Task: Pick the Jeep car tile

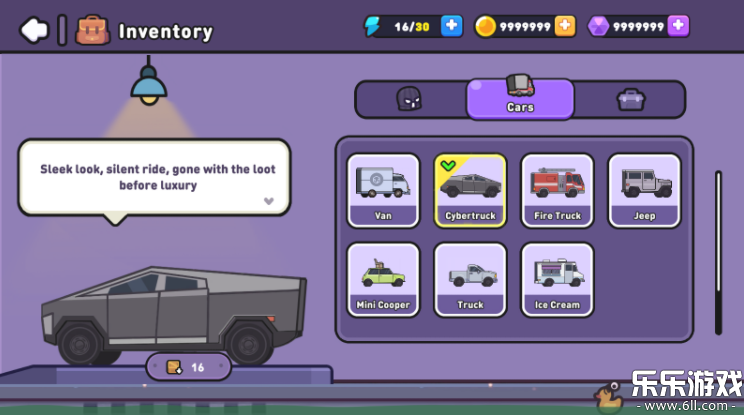Action: (644, 190)
